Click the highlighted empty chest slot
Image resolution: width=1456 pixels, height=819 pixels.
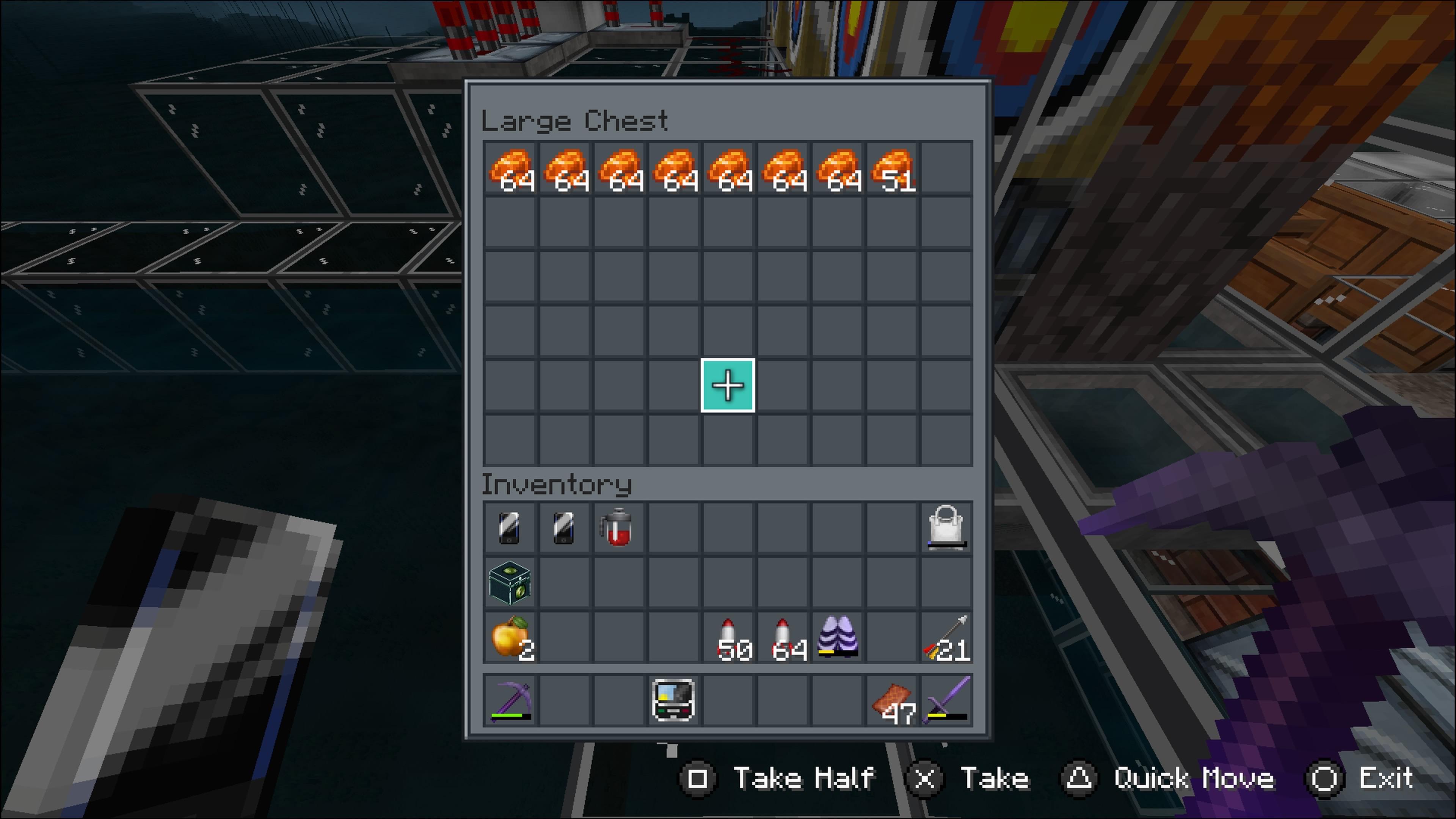pyautogui.click(x=728, y=386)
